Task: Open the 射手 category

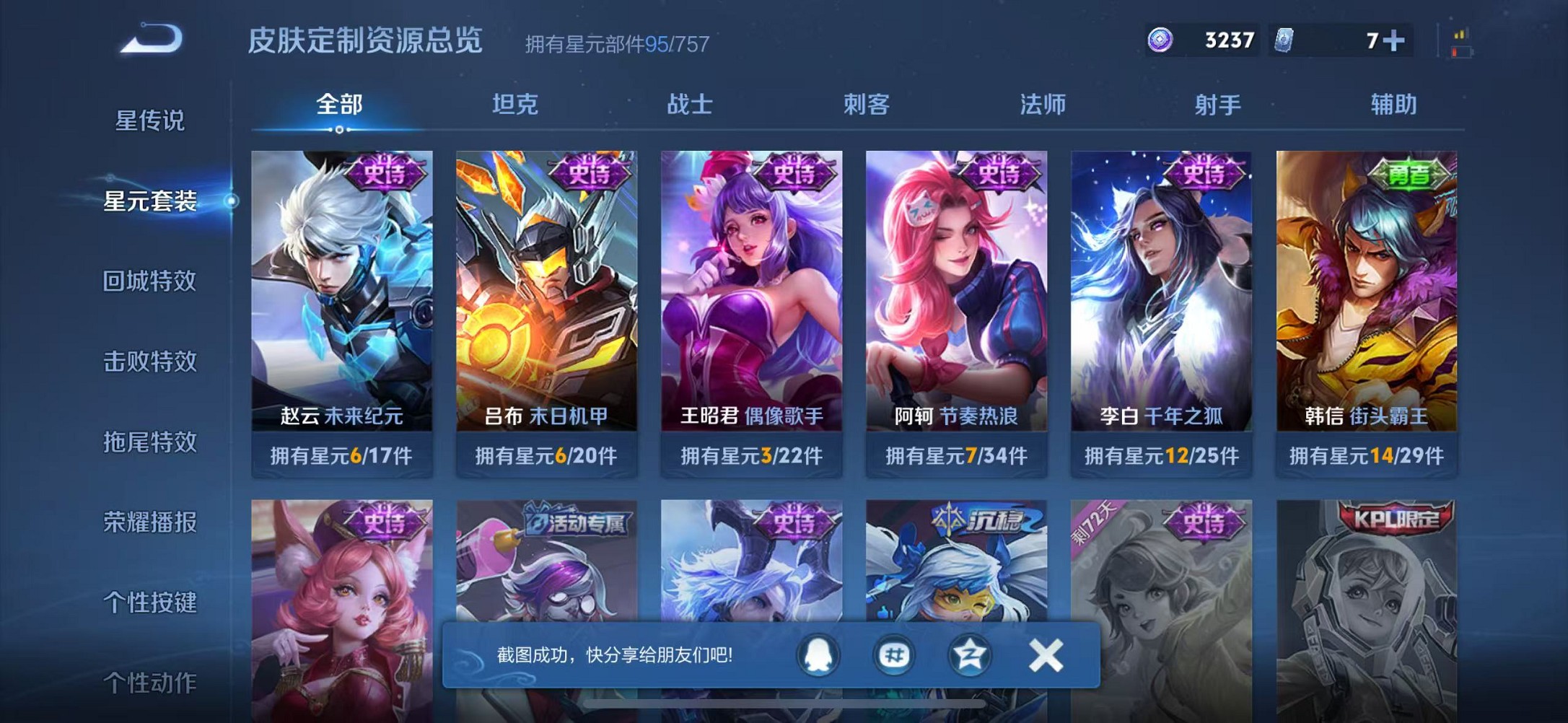Action: tap(1217, 105)
